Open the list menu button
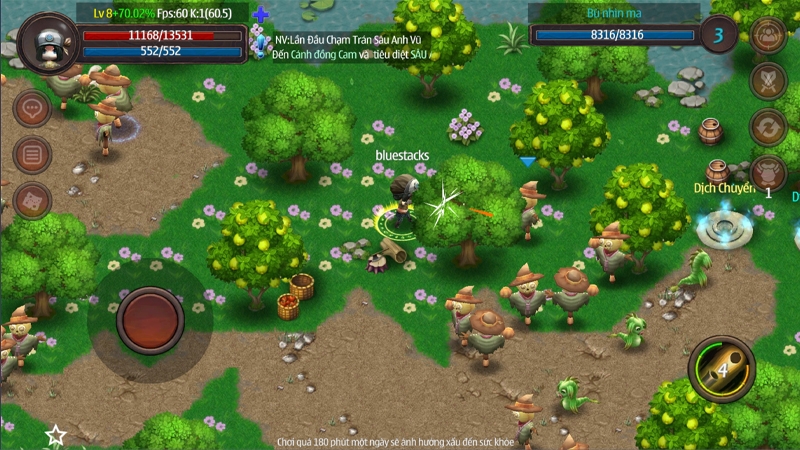800x450 pixels. 32,154
